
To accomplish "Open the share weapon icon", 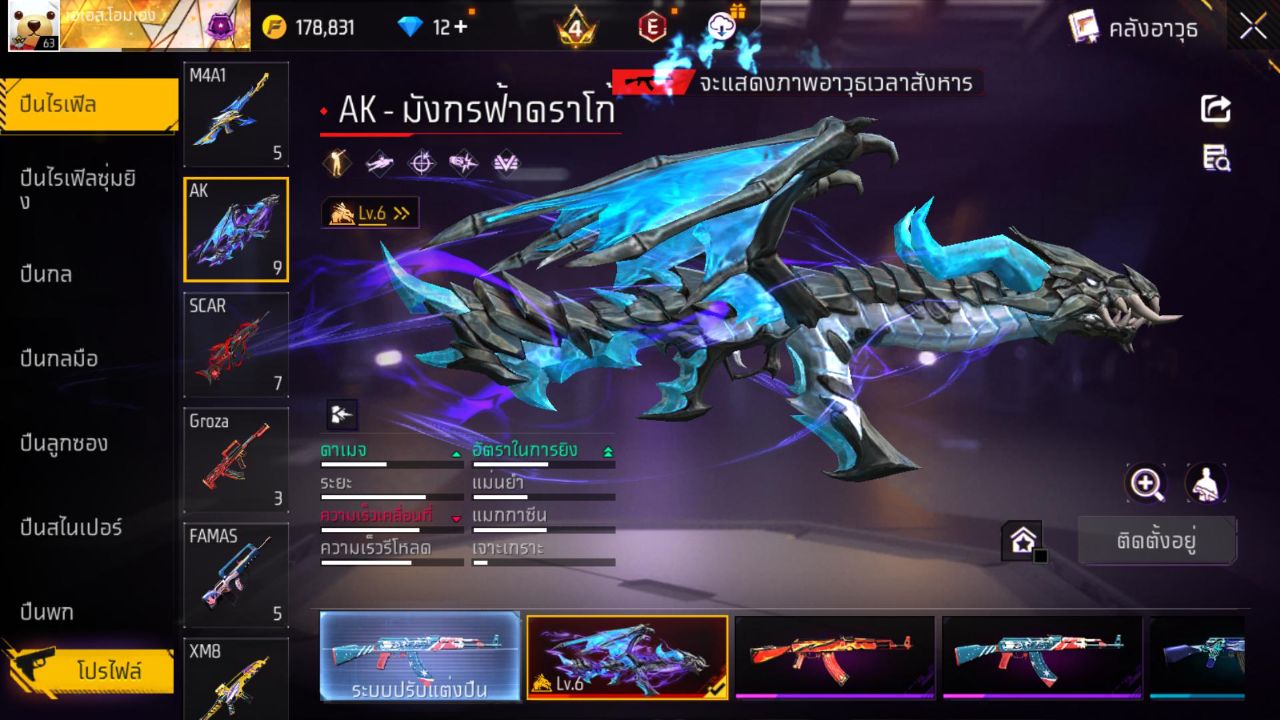I will tap(1214, 110).
